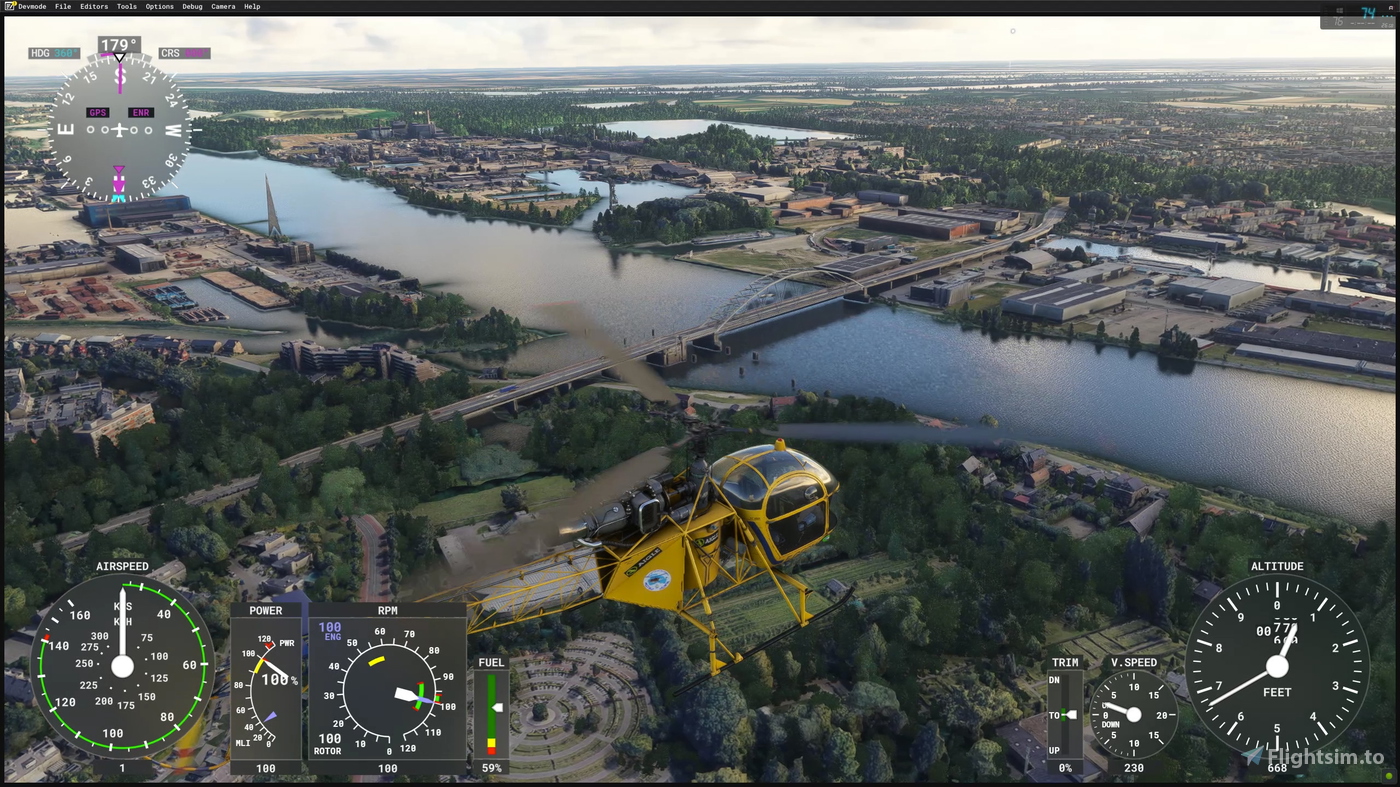
Task: Click the heading indicator compass rose
Action: click(x=118, y=128)
